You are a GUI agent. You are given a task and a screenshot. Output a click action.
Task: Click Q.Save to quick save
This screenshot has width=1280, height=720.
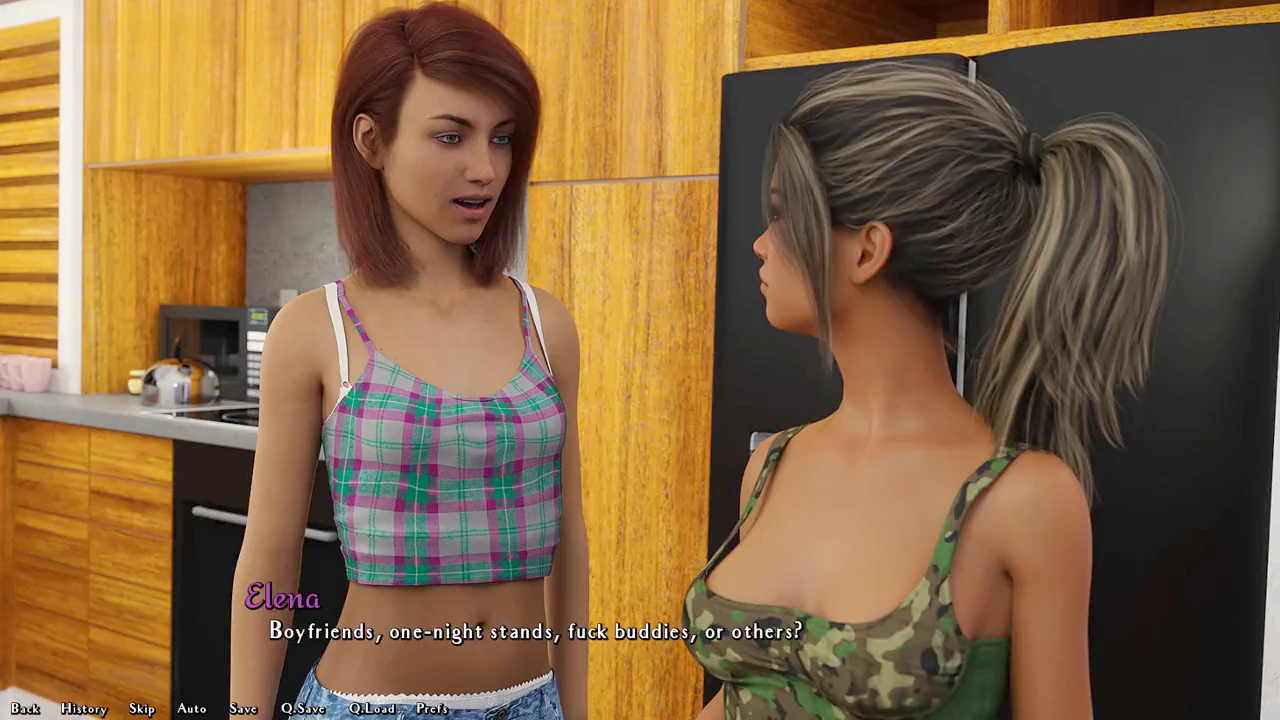click(303, 709)
